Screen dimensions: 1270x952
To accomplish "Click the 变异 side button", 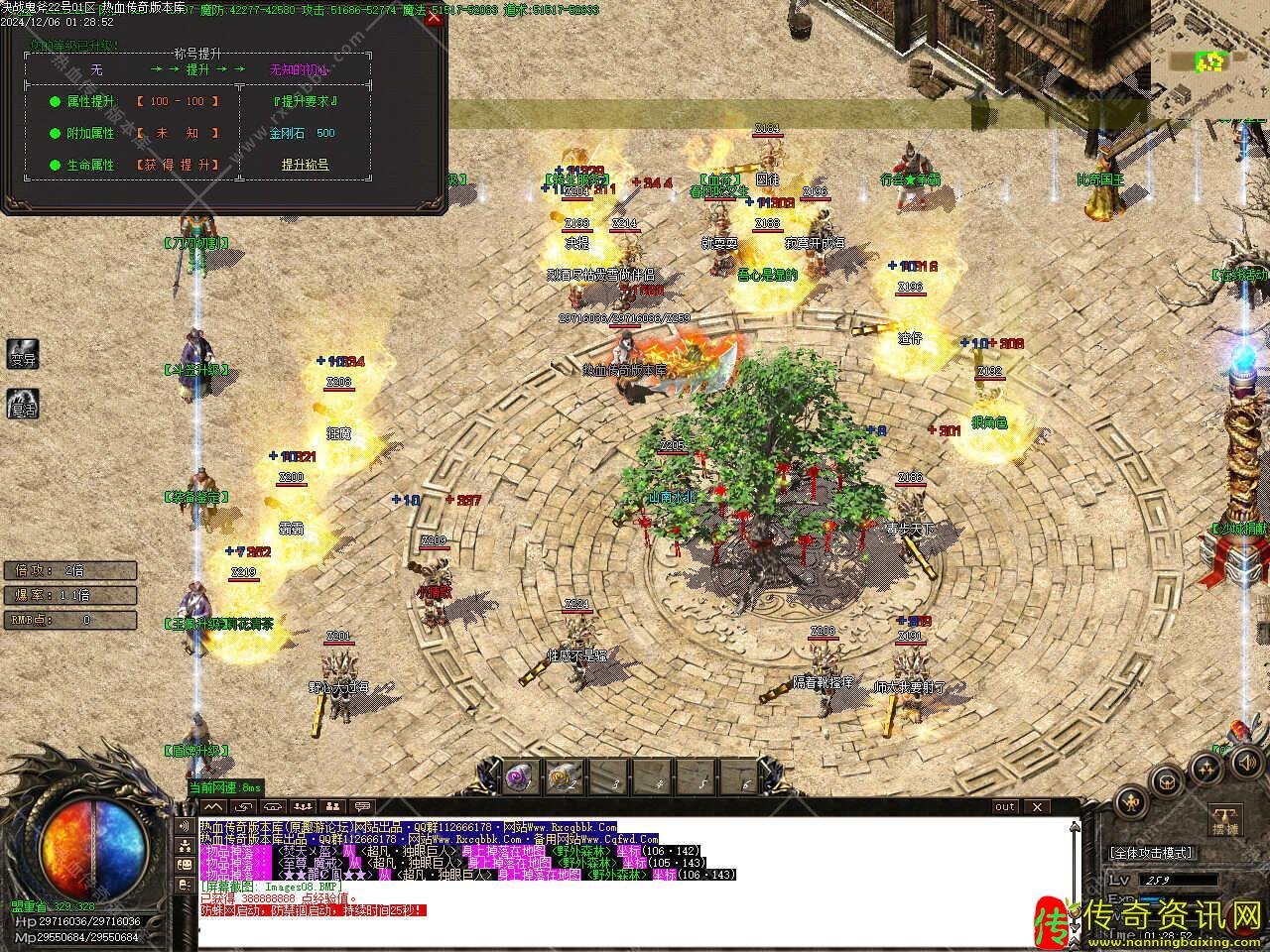I will [23, 358].
